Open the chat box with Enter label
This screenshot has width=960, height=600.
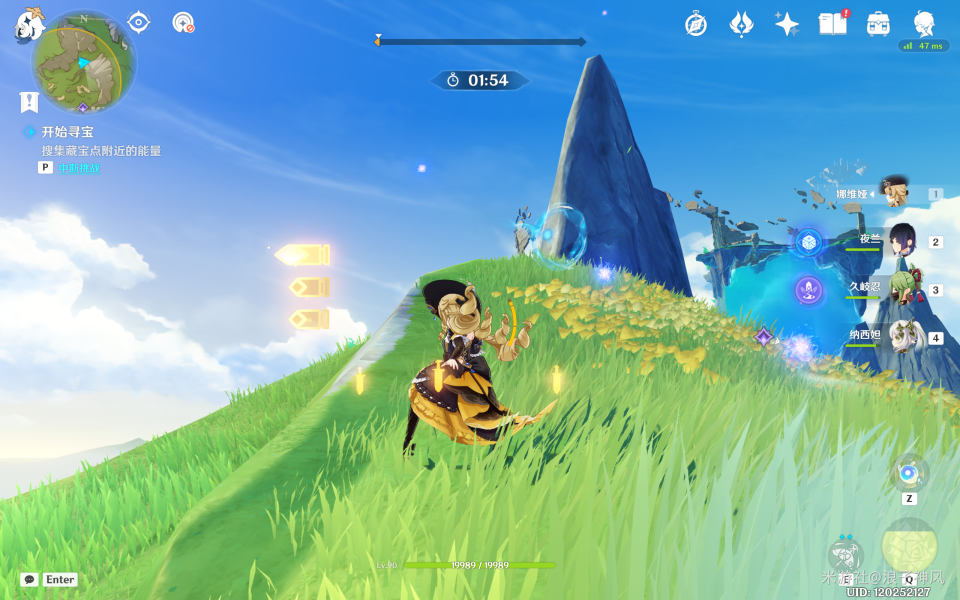point(49,579)
